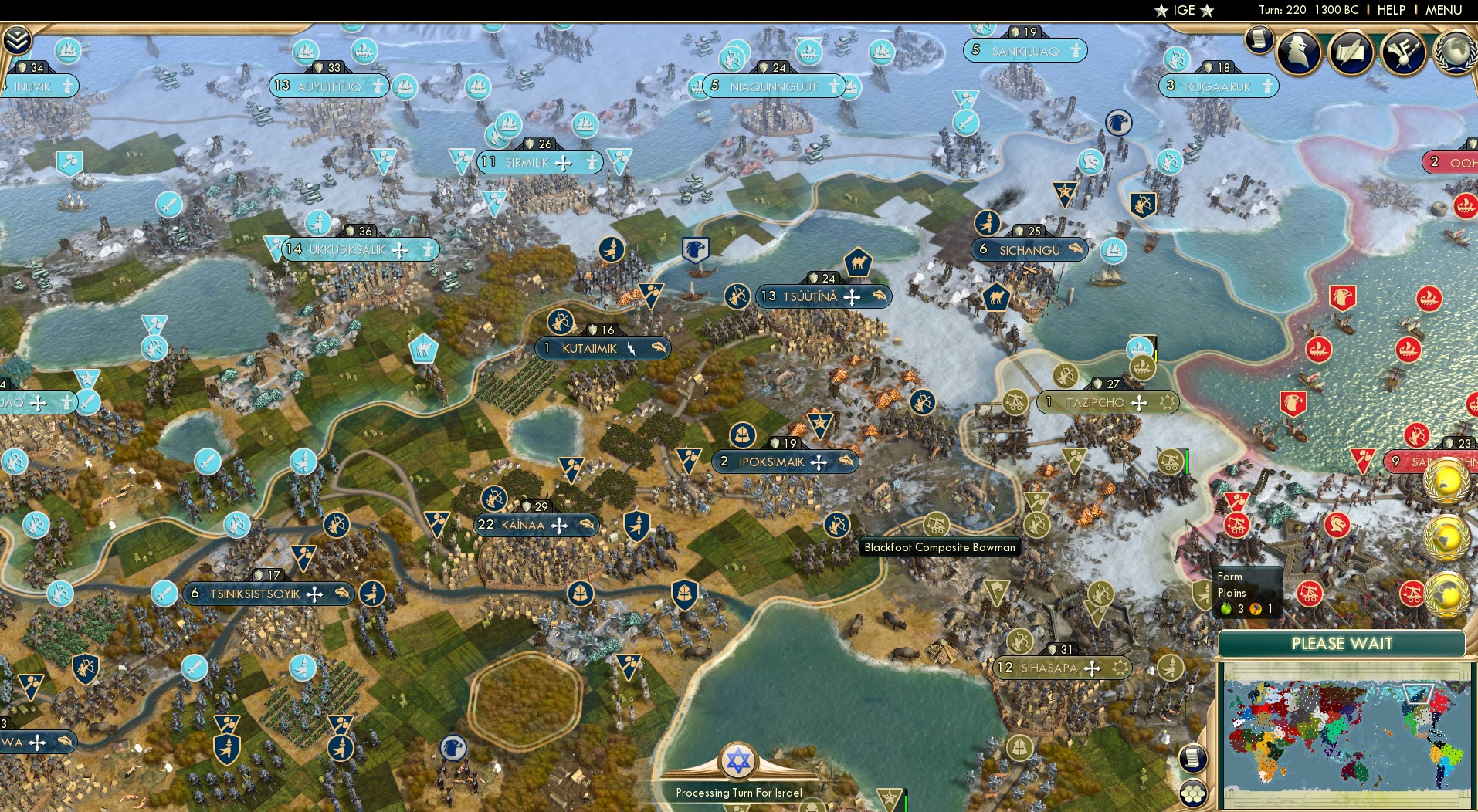Open the Culture overview
Image resolution: width=1478 pixels, height=812 pixels.
coord(1404,50)
